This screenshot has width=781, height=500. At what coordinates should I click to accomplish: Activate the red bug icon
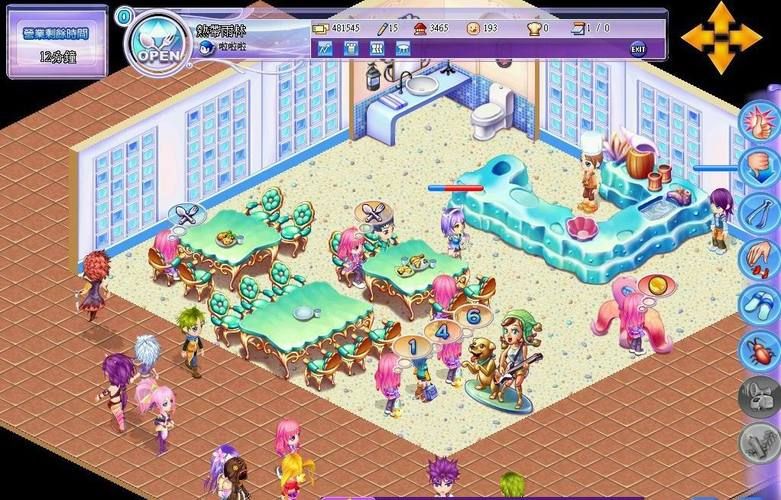tap(759, 350)
